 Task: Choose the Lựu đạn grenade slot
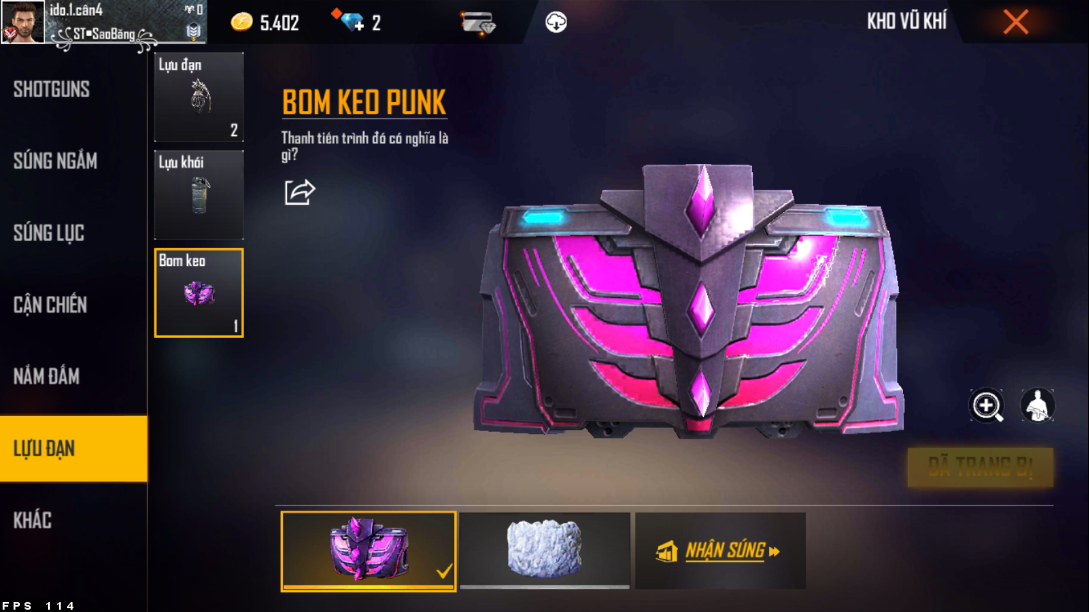199,96
